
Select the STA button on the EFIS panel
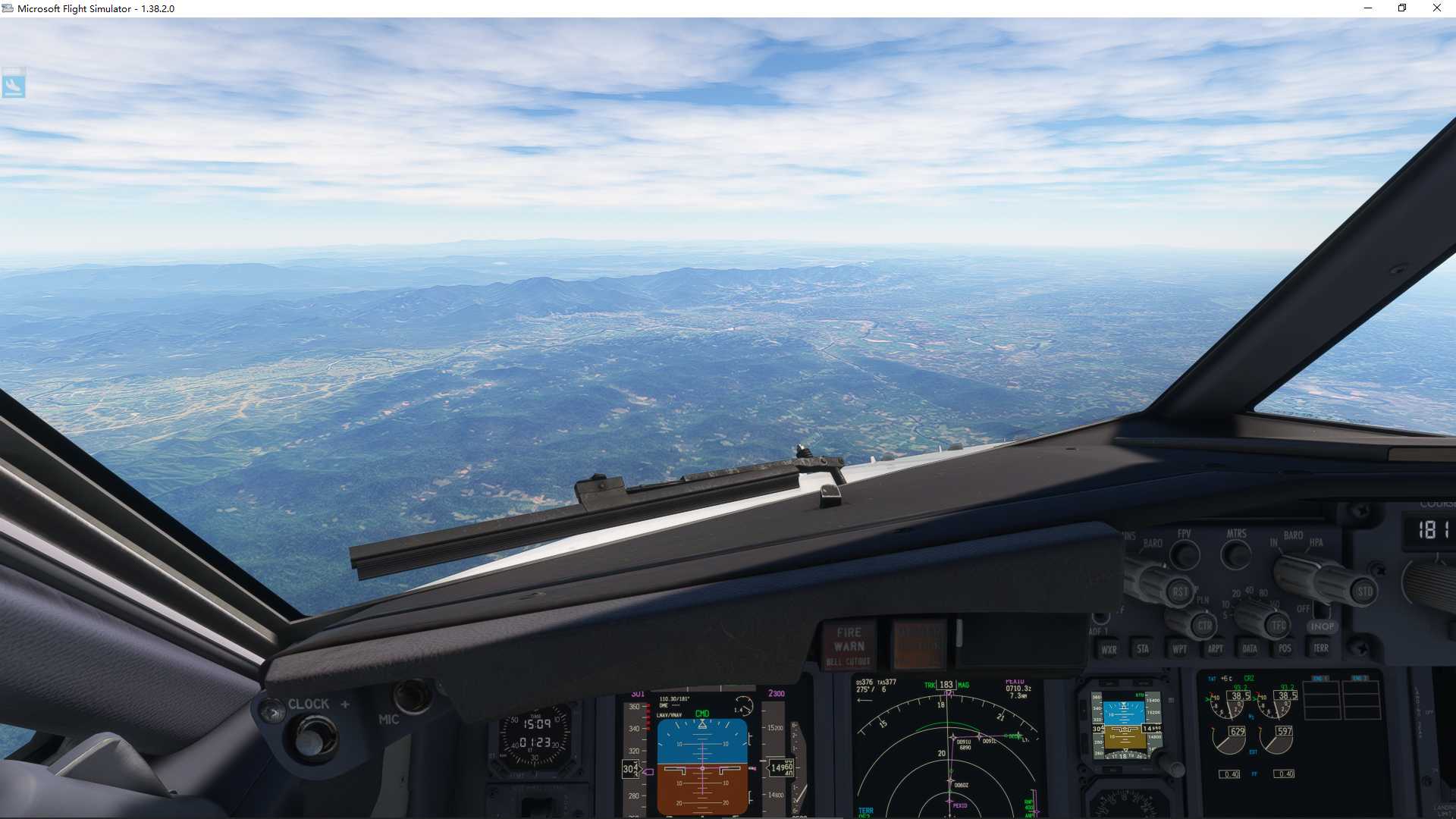pyautogui.click(x=1144, y=649)
